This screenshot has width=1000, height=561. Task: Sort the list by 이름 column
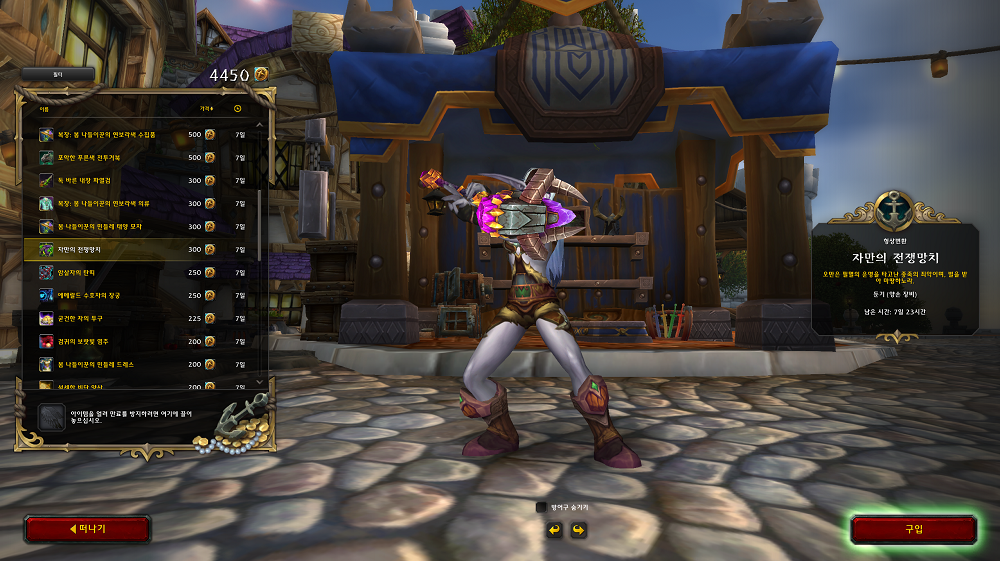coord(44,108)
